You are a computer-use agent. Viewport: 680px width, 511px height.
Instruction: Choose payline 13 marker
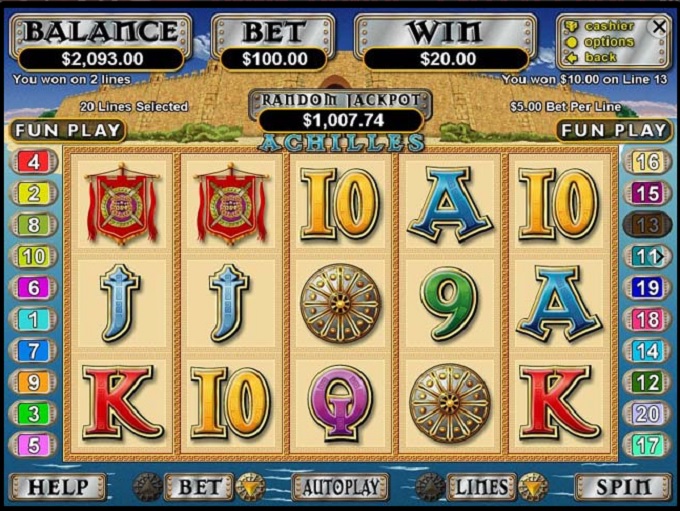click(x=647, y=224)
